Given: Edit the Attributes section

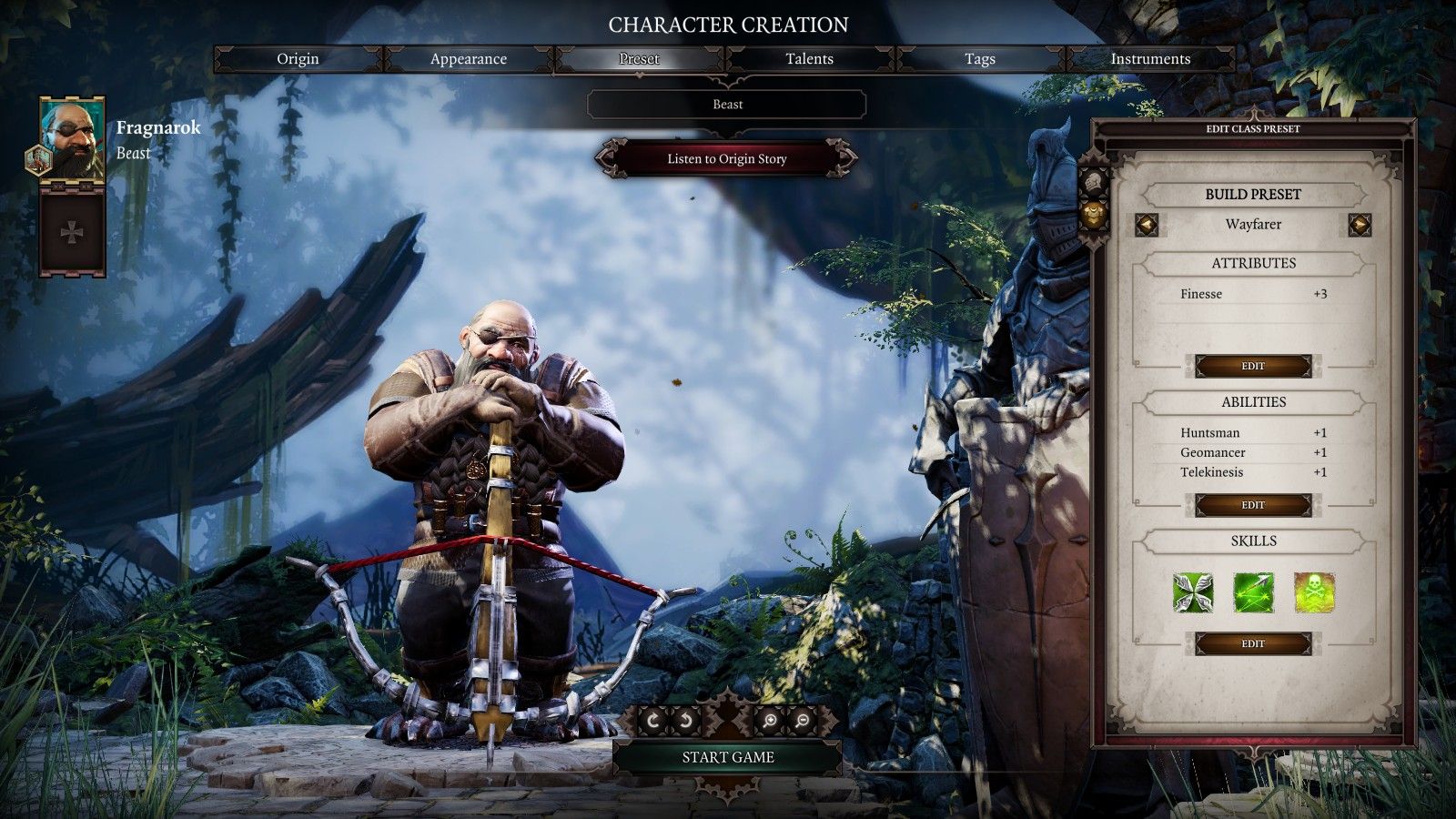Looking at the screenshot, I should tap(1253, 366).
